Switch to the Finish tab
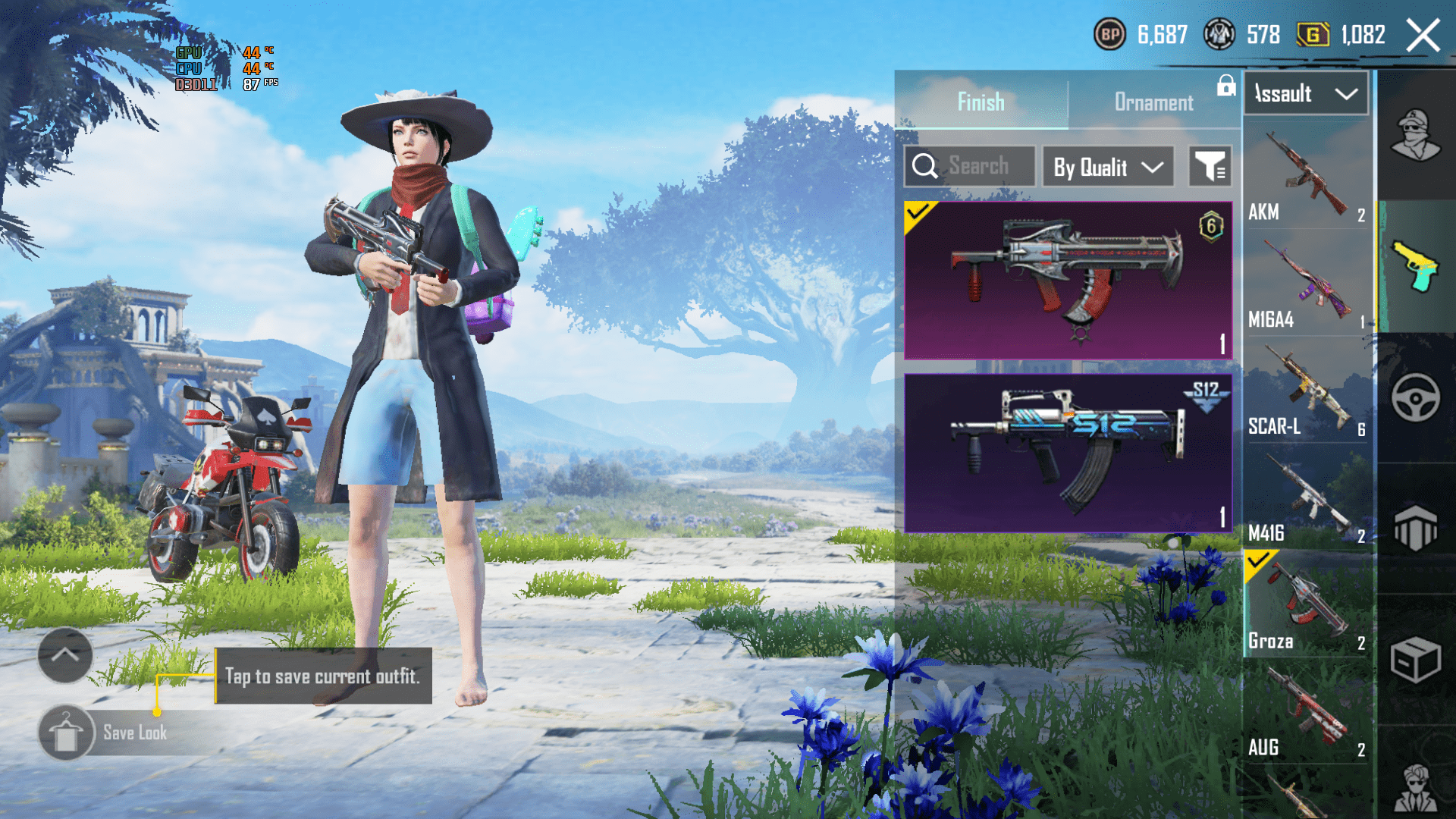Screen dimensions: 1456x819 click(981, 102)
